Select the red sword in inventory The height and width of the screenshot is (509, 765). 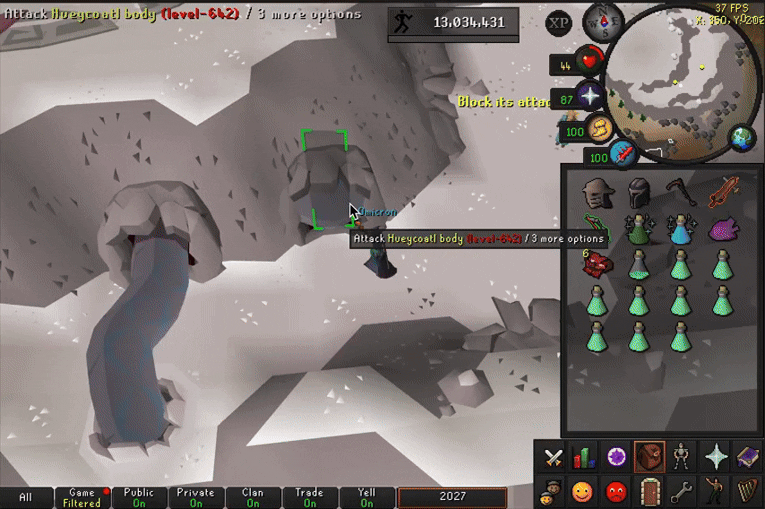pos(724,190)
